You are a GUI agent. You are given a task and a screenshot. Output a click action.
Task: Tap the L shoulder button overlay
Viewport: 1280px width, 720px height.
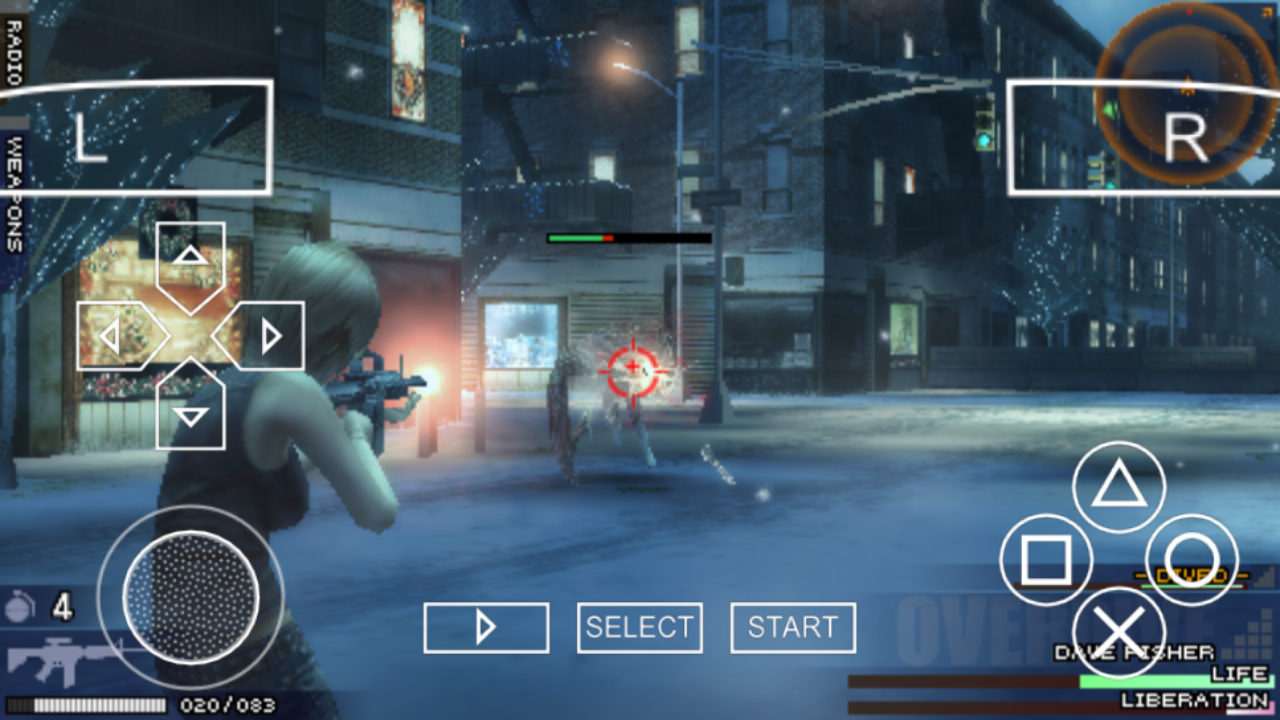coord(136,137)
